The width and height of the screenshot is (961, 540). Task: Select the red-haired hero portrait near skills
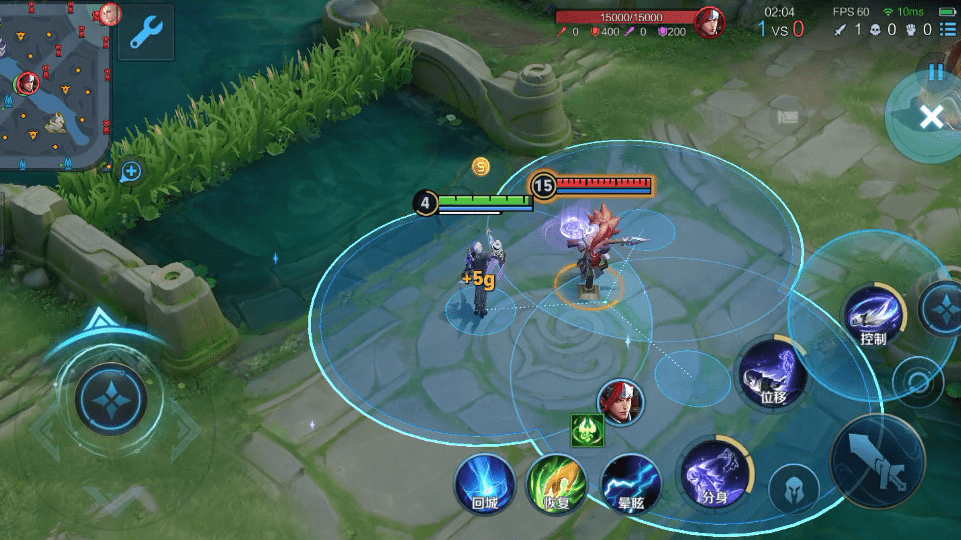(x=621, y=402)
